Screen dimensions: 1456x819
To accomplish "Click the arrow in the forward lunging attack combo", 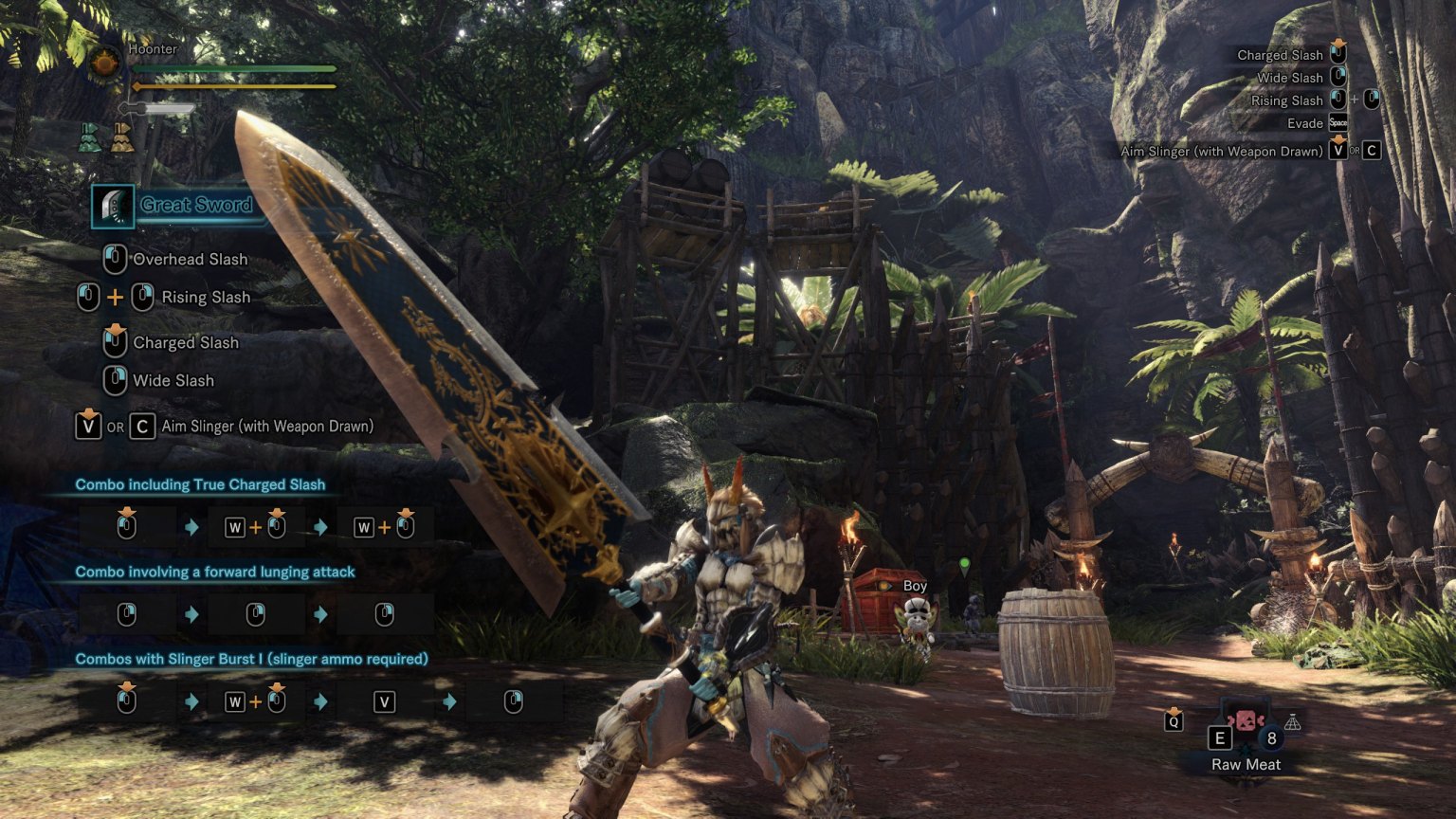I will pos(191,613).
